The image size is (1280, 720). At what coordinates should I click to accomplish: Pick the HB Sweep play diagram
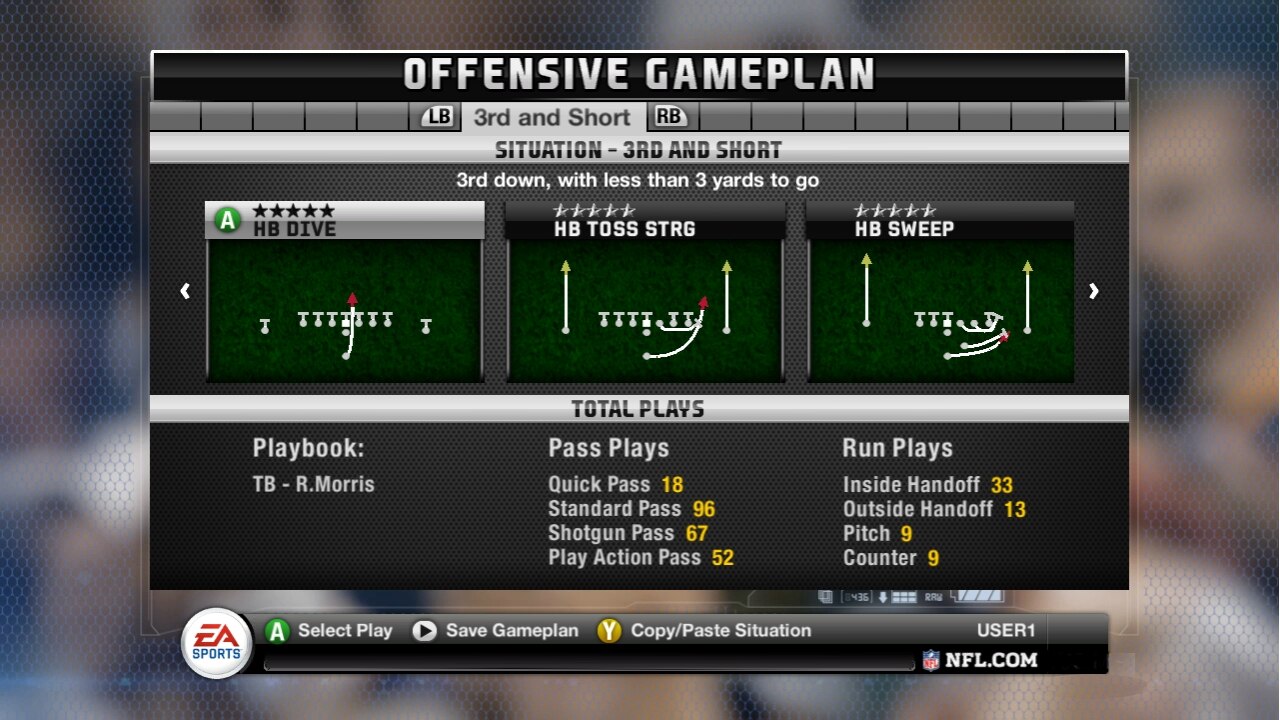941,308
